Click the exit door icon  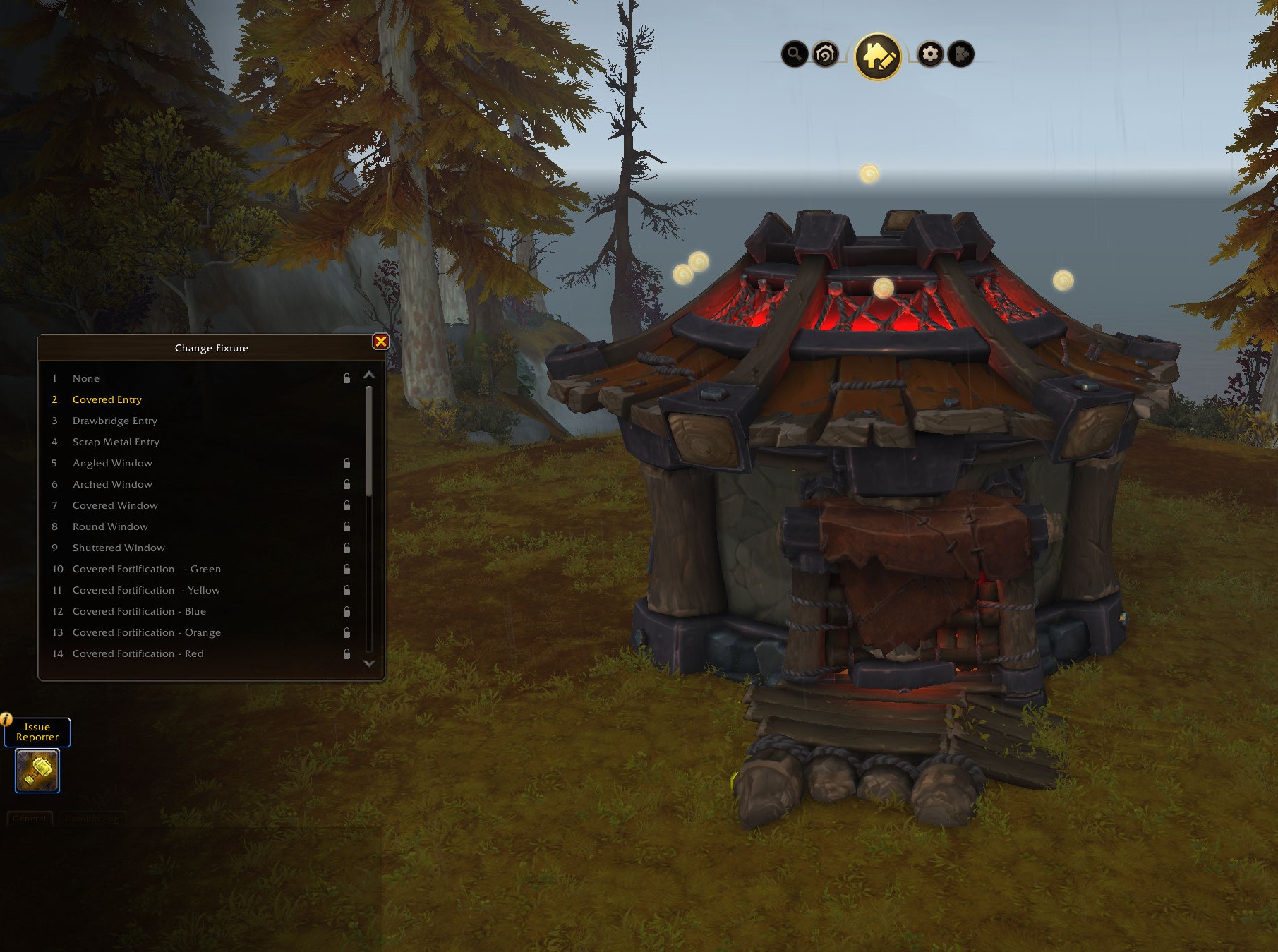[x=961, y=54]
